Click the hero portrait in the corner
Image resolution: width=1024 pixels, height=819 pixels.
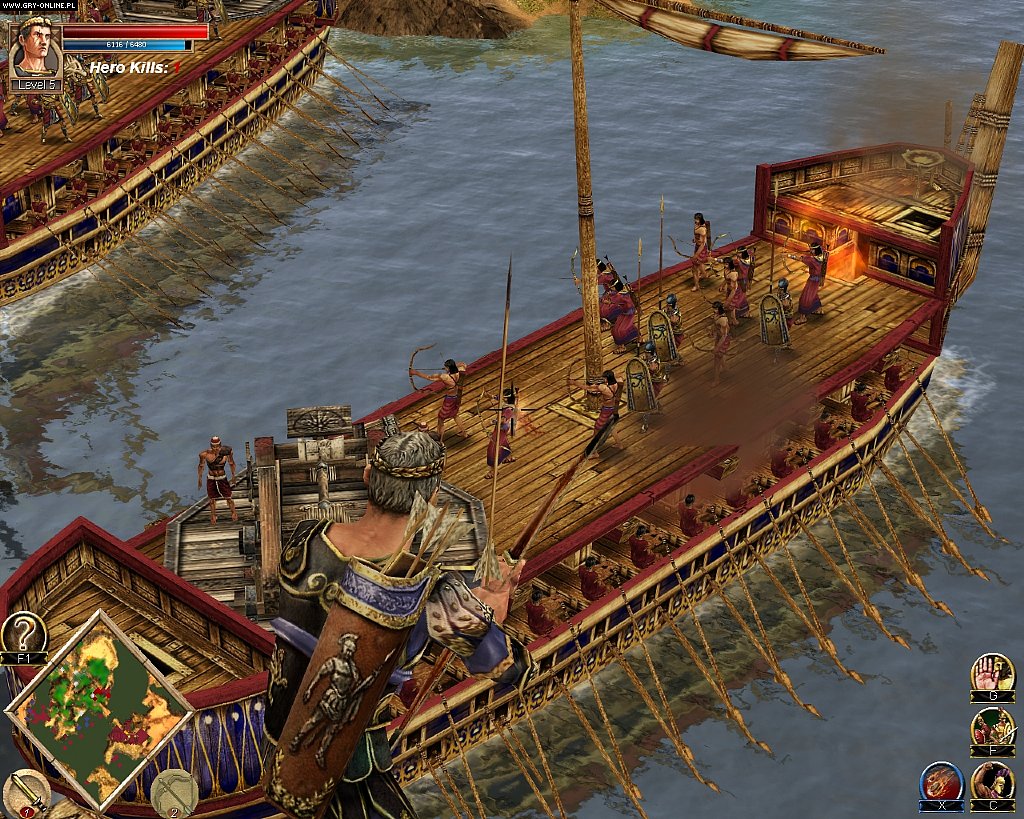[36, 50]
